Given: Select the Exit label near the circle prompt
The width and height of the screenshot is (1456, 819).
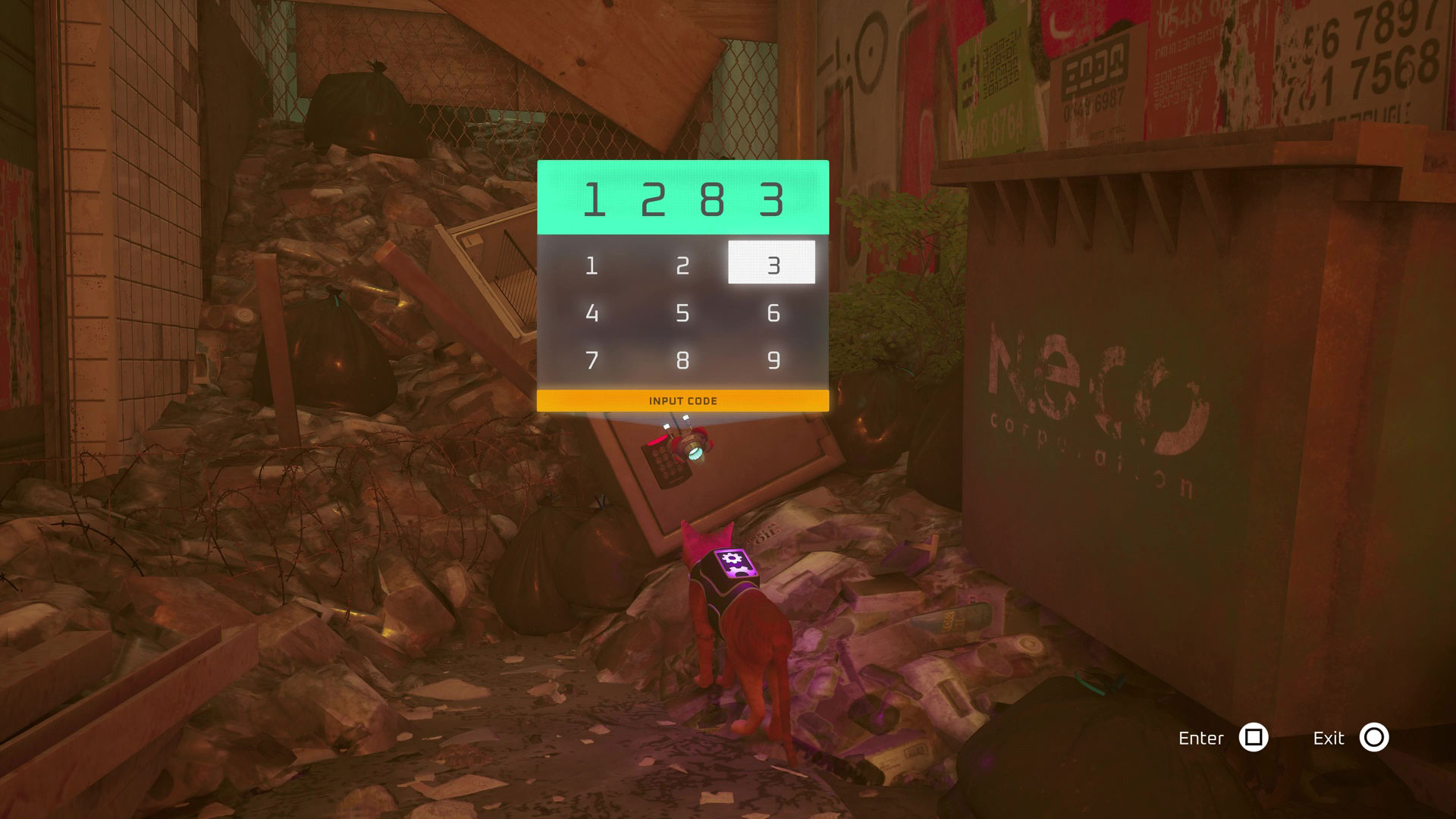Looking at the screenshot, I should tap(1329, 738).
